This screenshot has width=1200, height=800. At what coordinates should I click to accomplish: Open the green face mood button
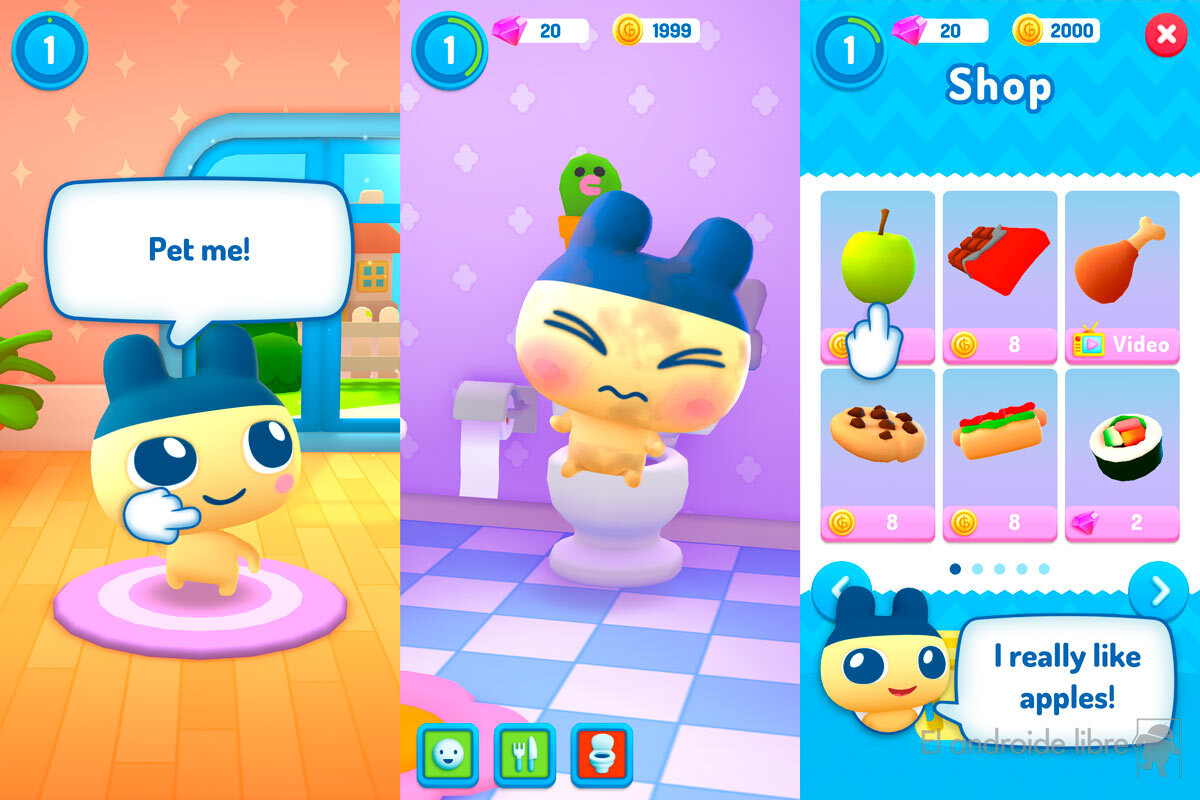tap(446, 756)
